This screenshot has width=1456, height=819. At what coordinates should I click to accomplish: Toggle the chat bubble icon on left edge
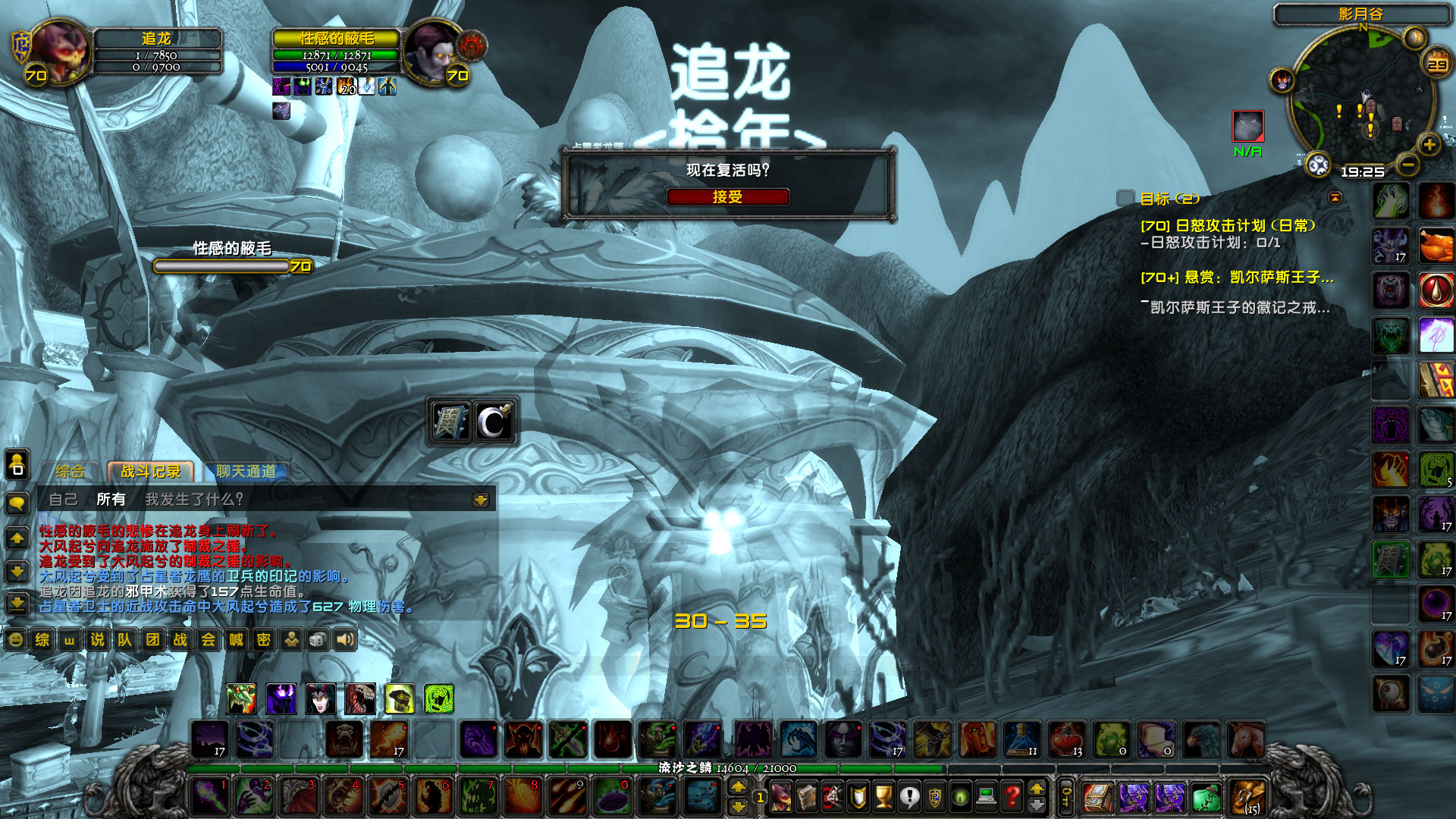pyautogui.click(x=17, y=500)
